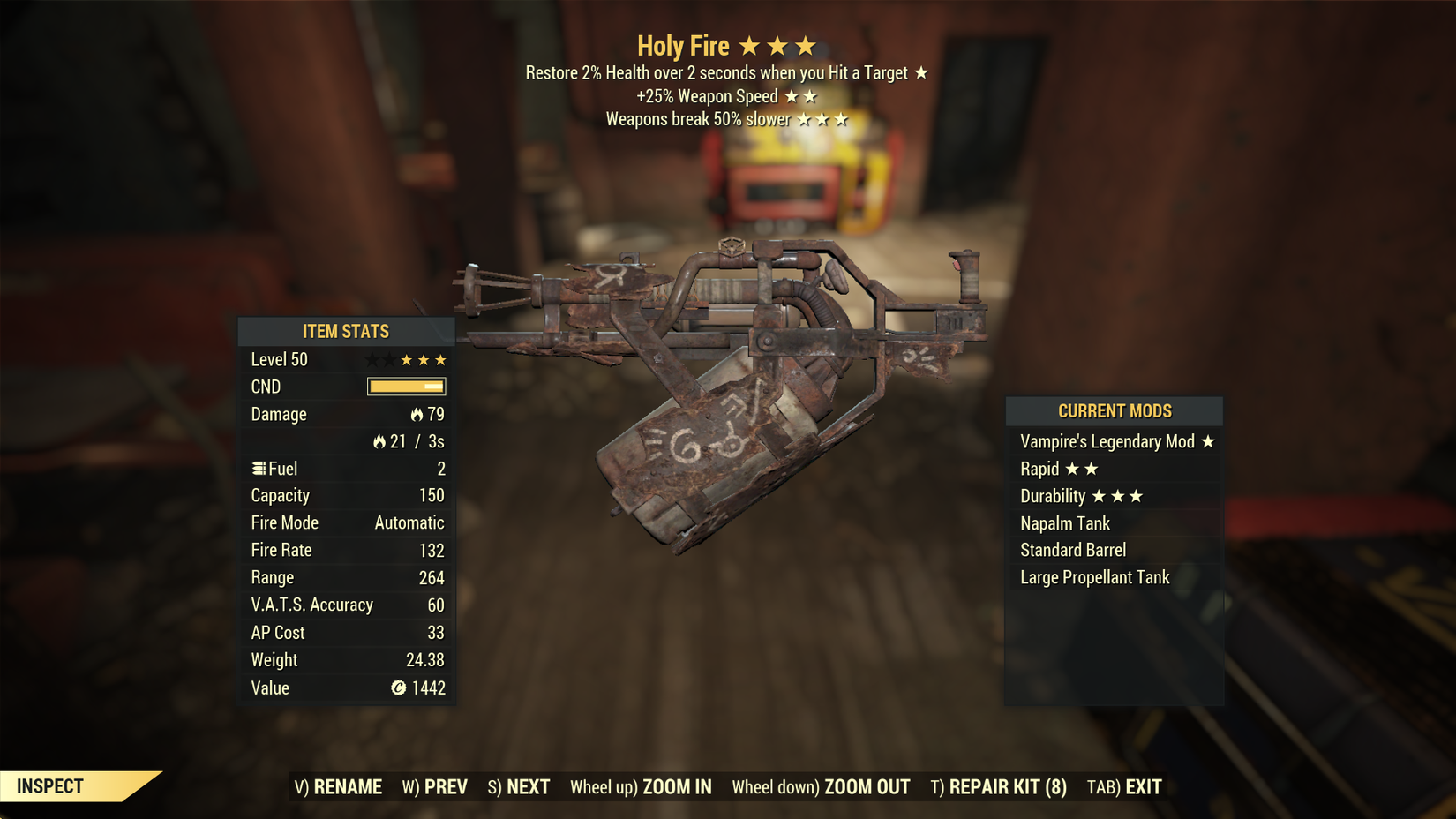1456x819 pixels.
Task: Click the star beside Vampire's Legendary Mod
Action: tap(1207, 441)
